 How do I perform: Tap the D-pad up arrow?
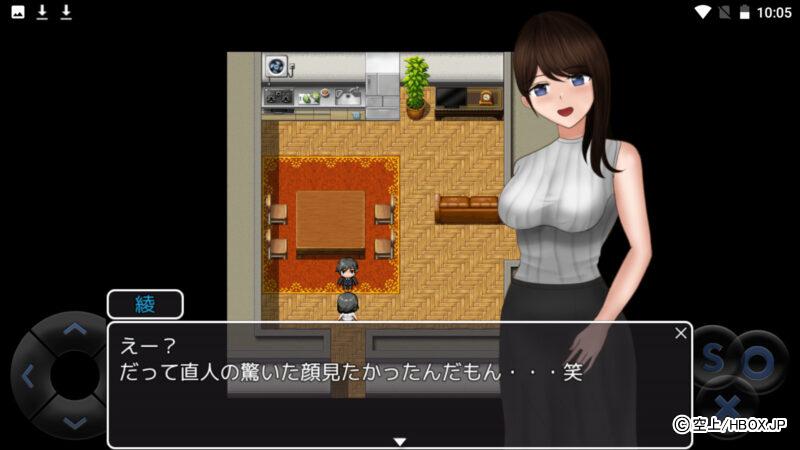click(74, 328)
